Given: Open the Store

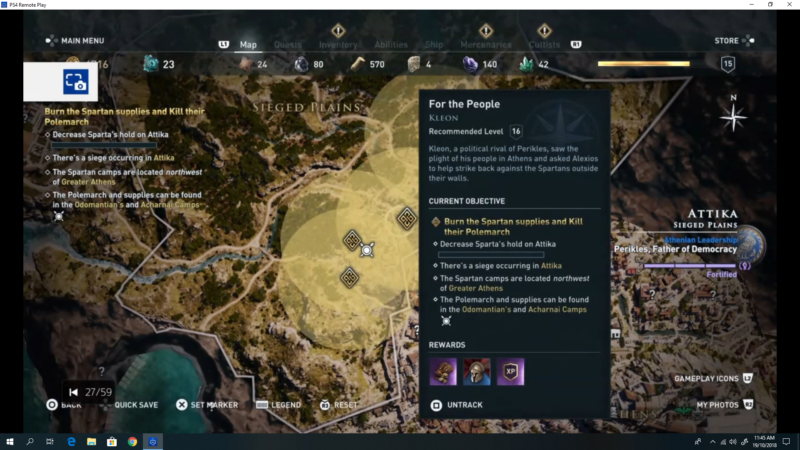Looking at the screenshot, I should point(727,41).
